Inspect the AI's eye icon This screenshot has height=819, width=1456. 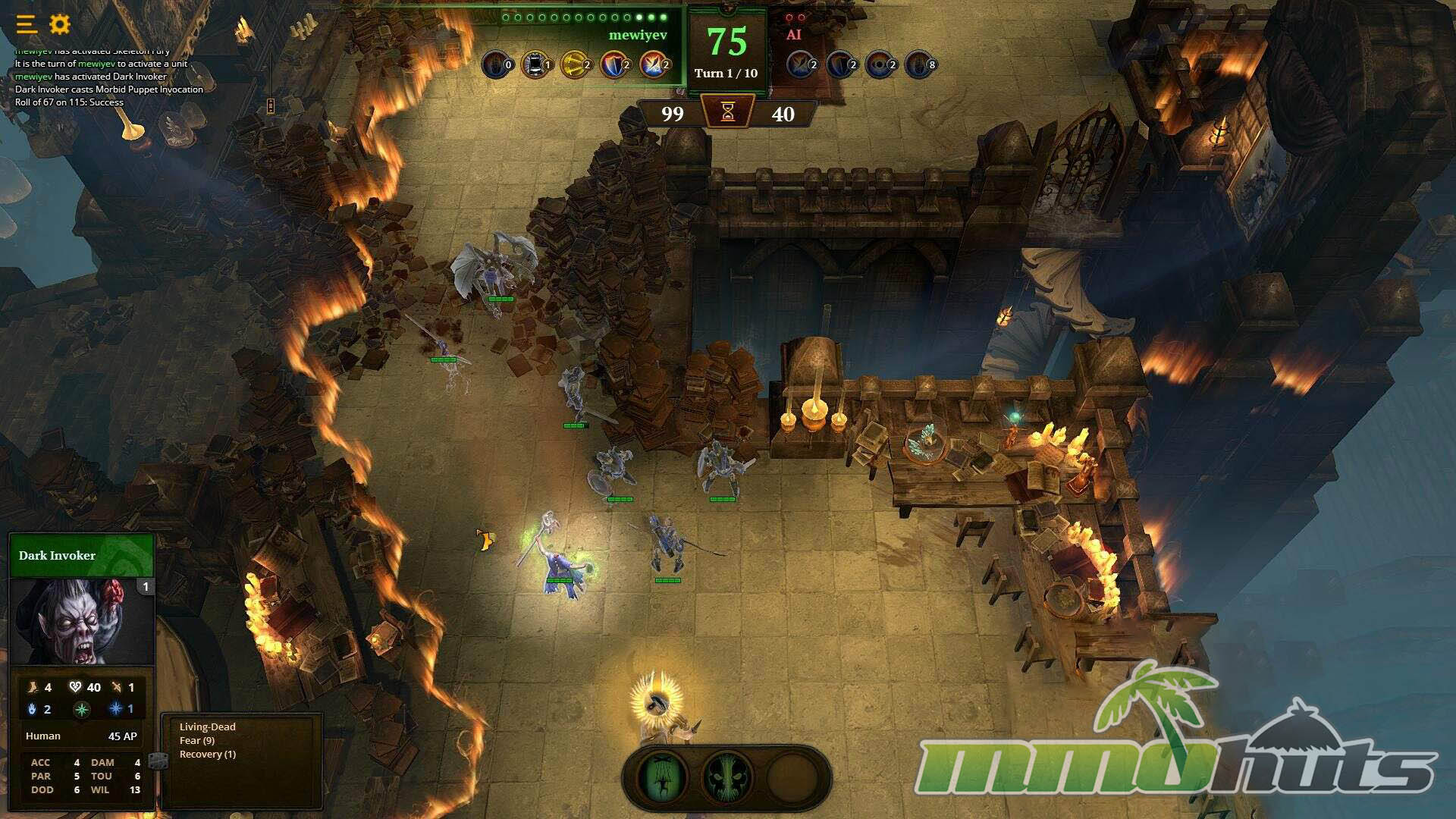(x=879, y=64)
